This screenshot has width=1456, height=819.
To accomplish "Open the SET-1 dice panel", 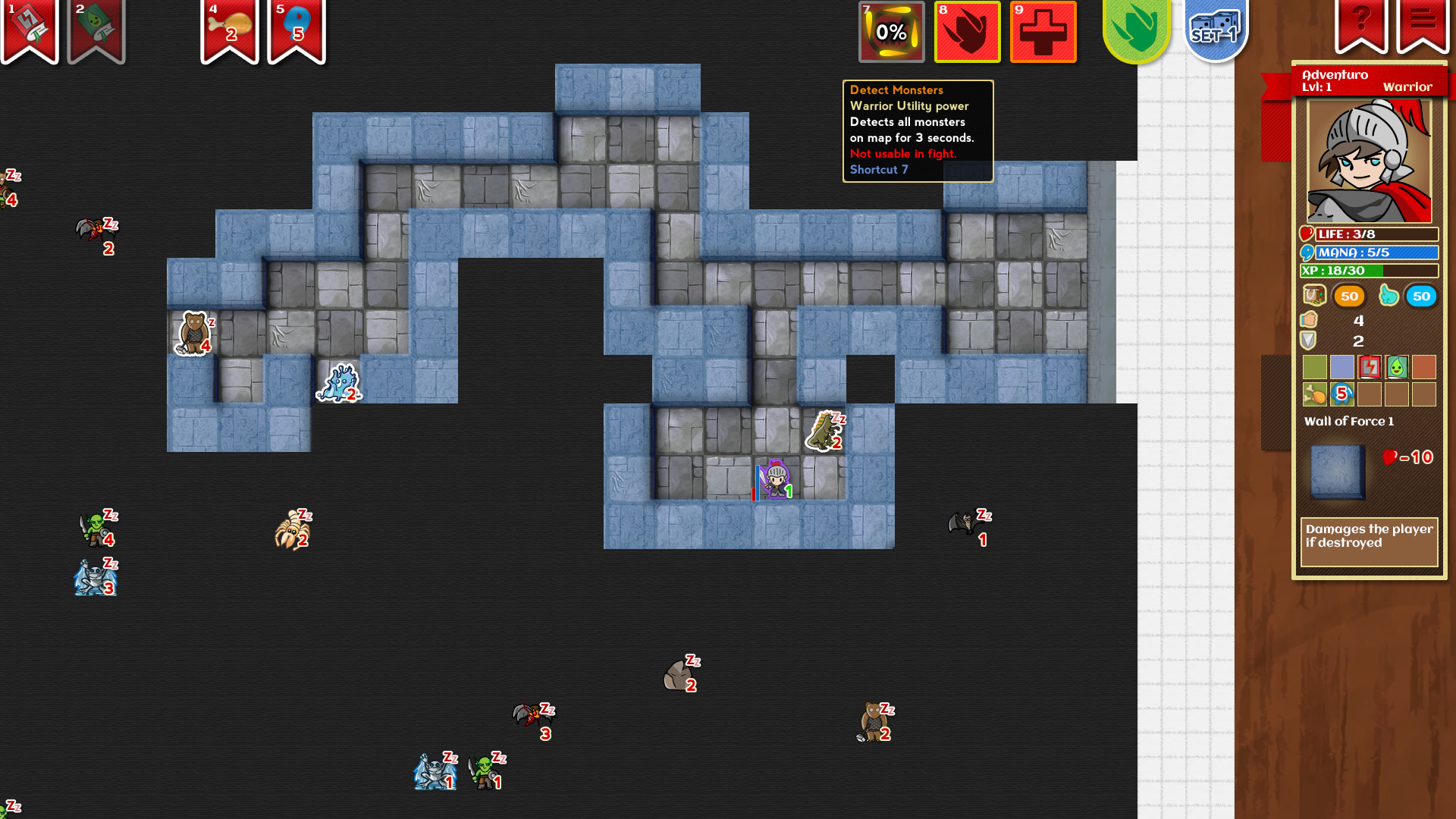I will 1214,32.
